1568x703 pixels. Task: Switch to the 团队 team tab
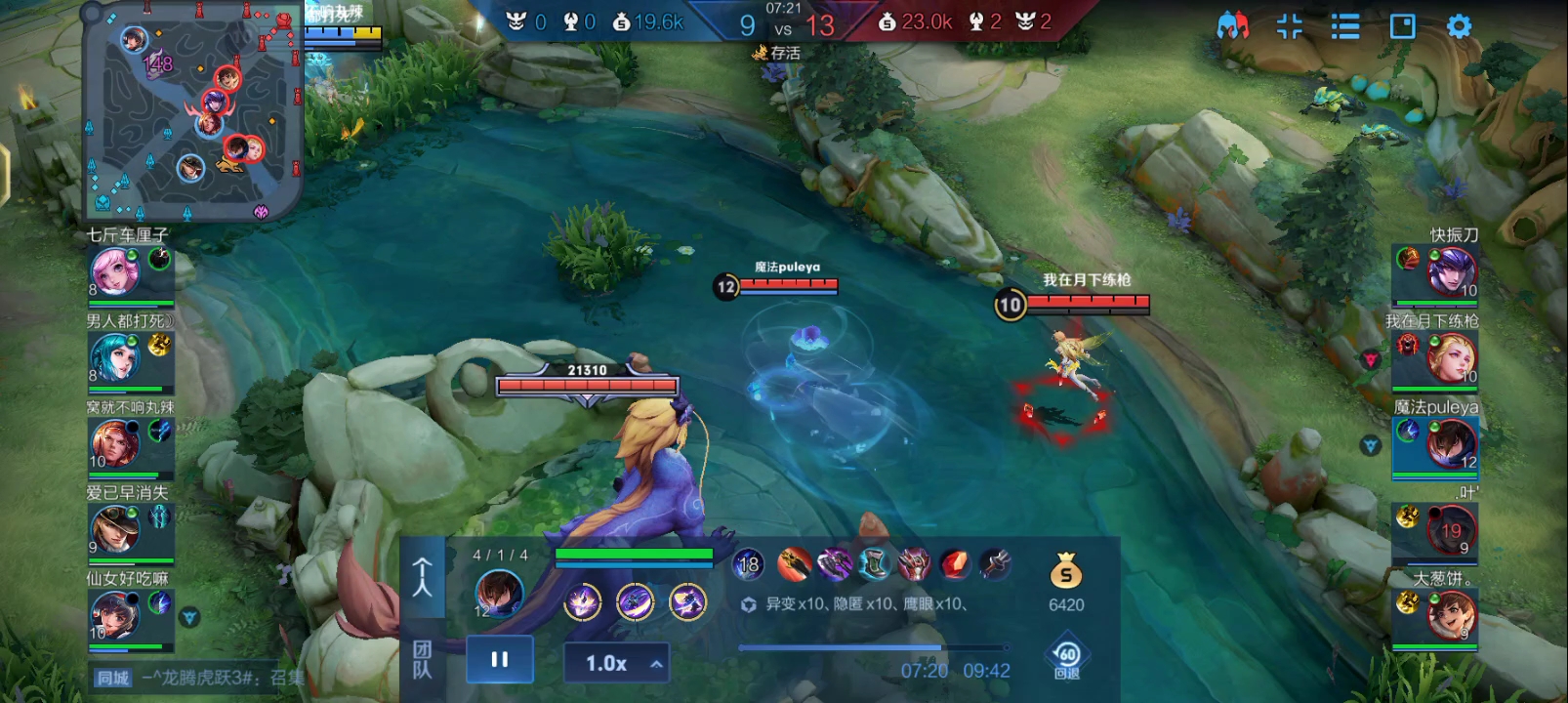423,660
